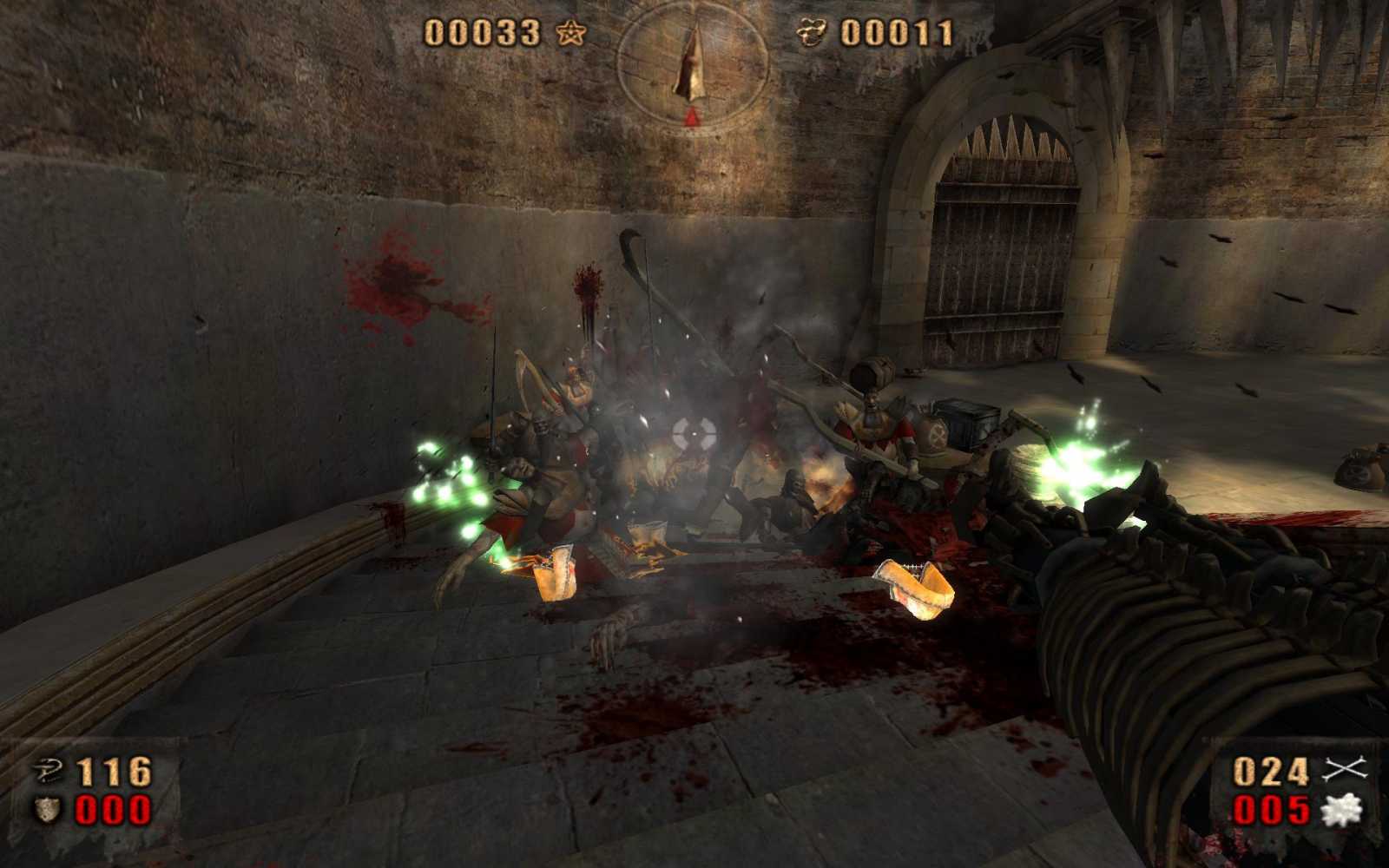Click the collected souls icon
The height and width of the screenshot is (868, 1389).
(x=812, y=33)
